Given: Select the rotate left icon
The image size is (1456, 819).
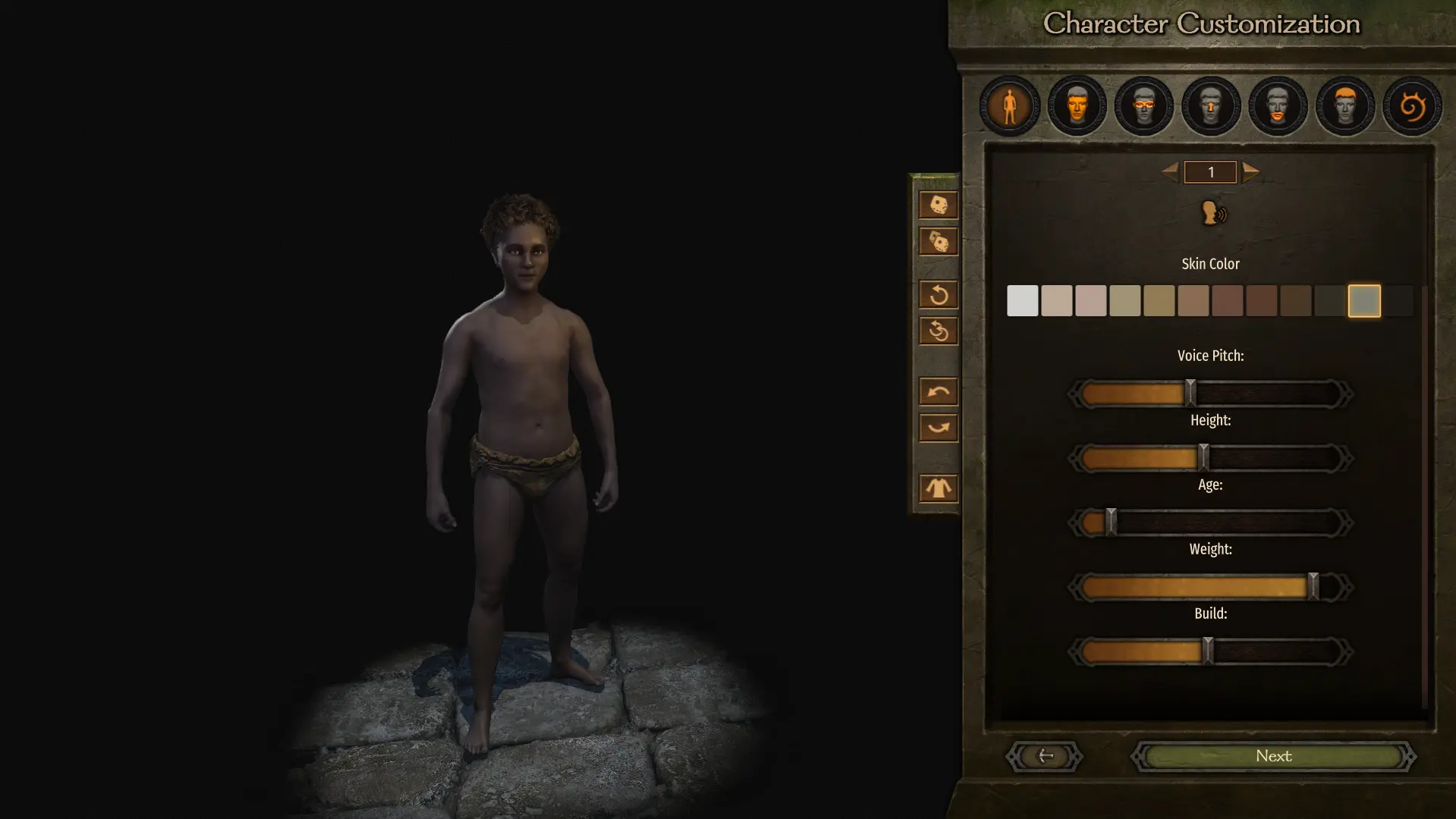Looking at the screenshot, I should point(938,294).
